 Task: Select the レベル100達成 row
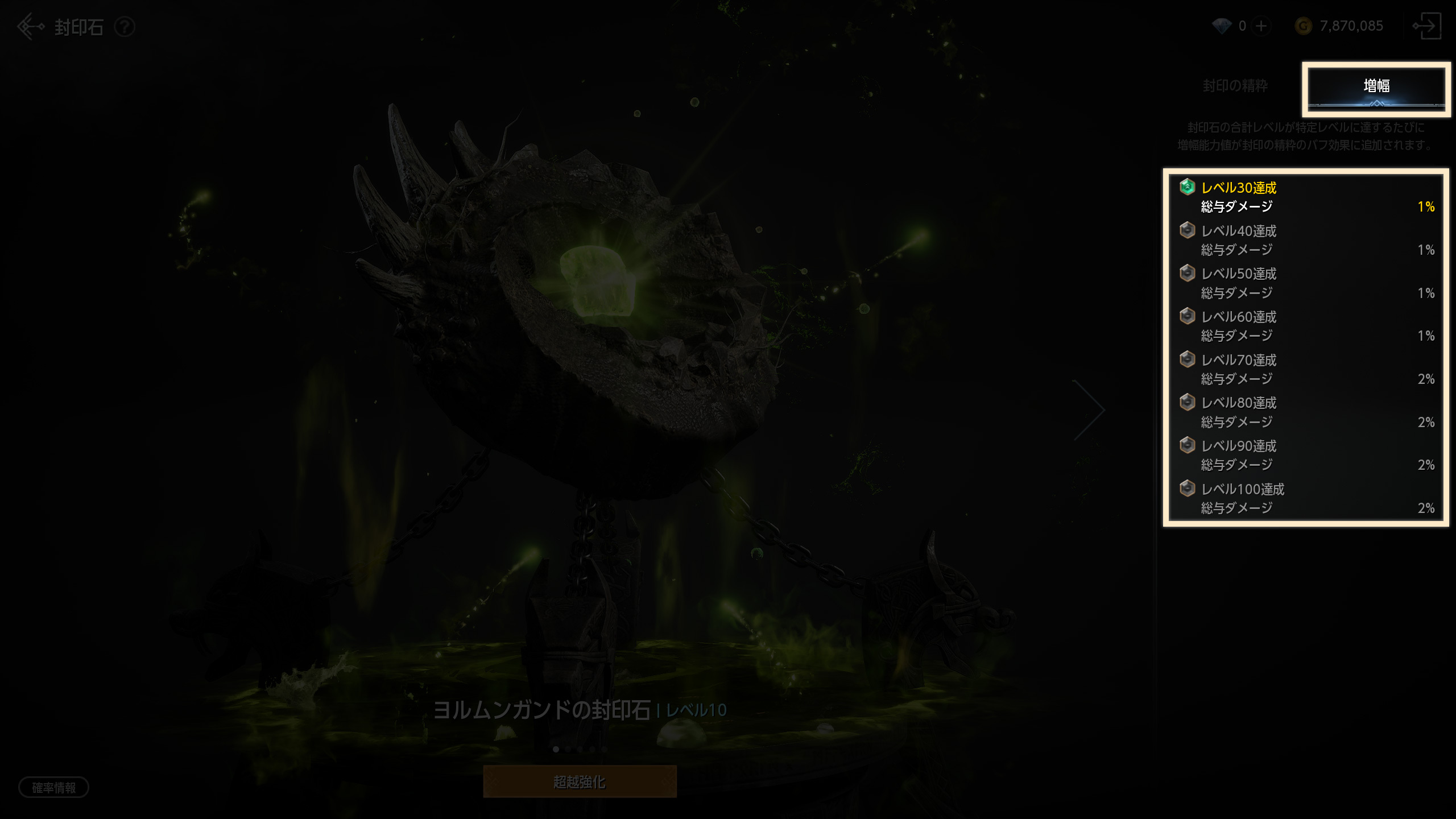pos(1306,499)
